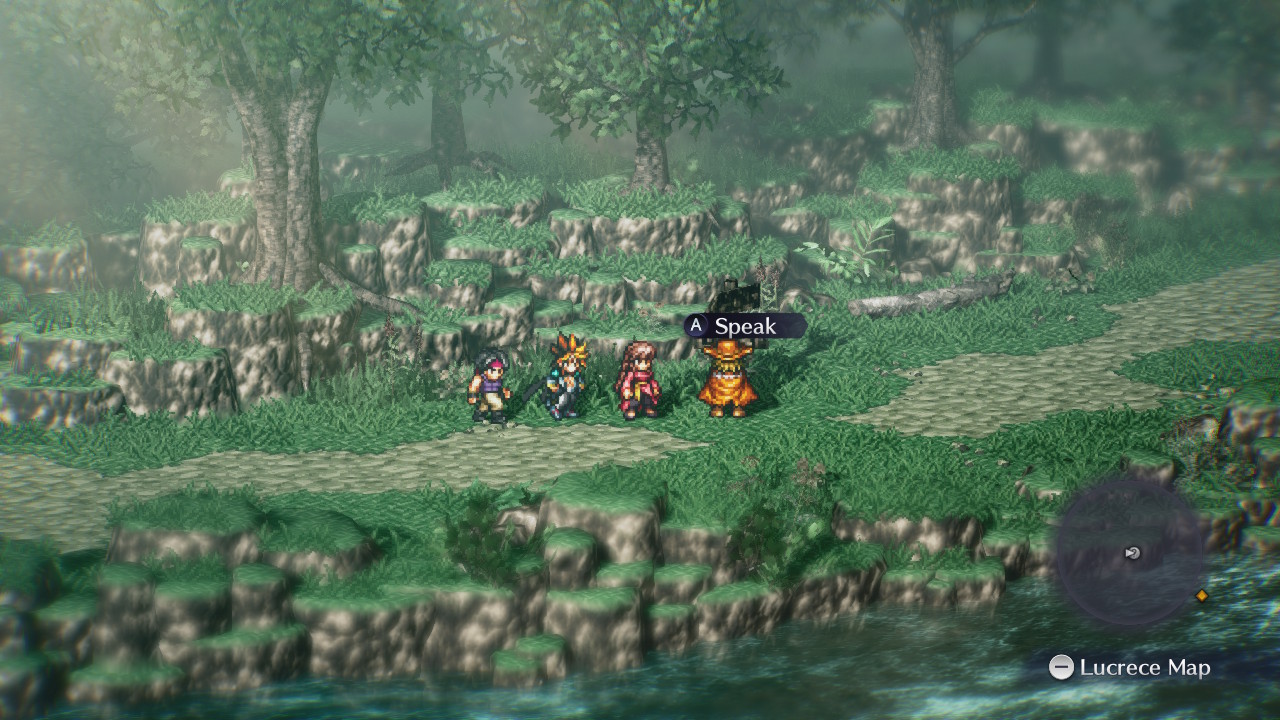This screenshot has width=1280, height=720.
Task: Select the Speak prompt bubble
Action: click(744, 326)
